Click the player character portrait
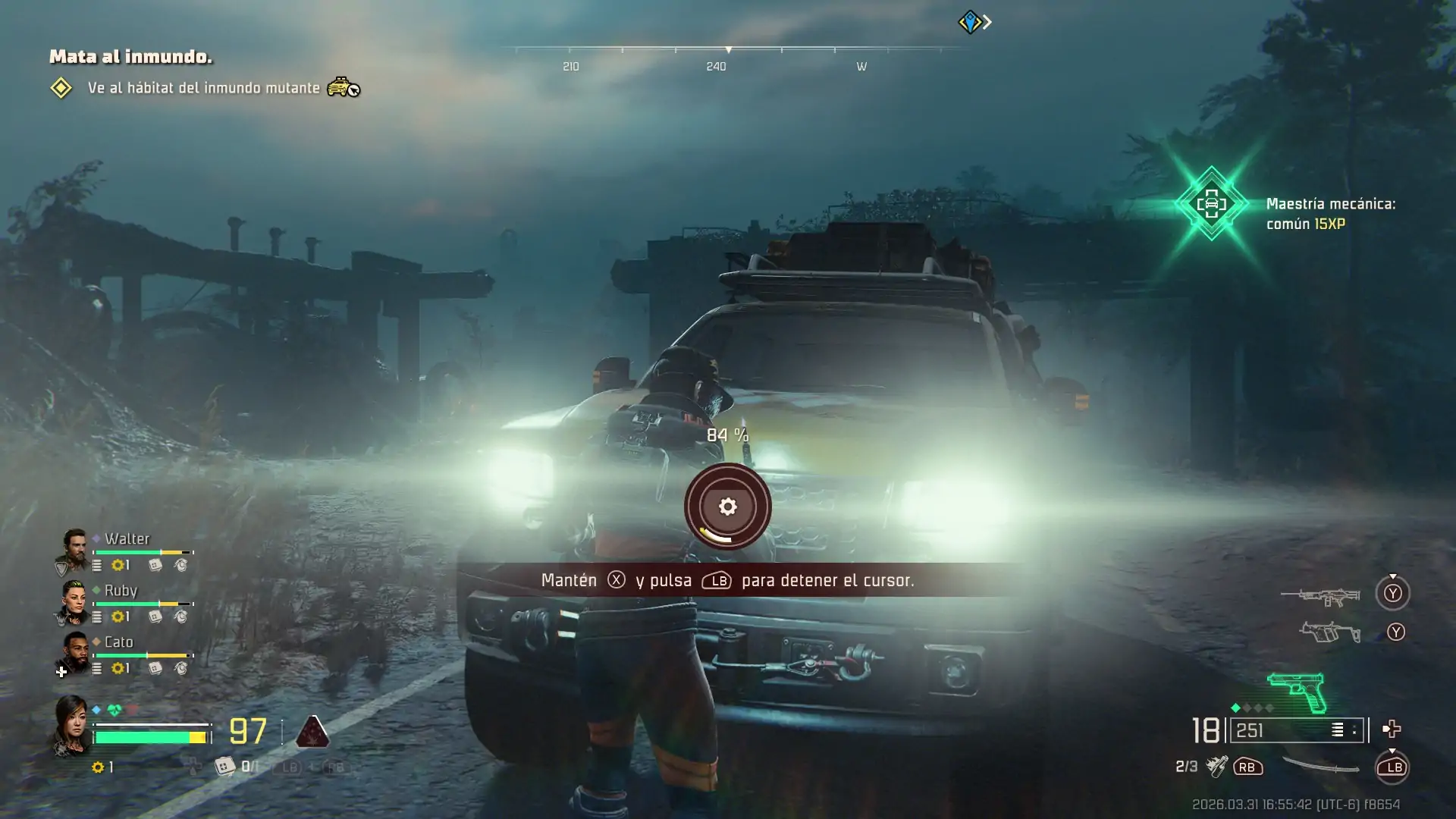Viewport: 1456px width, 819px height. coord(71,726)
